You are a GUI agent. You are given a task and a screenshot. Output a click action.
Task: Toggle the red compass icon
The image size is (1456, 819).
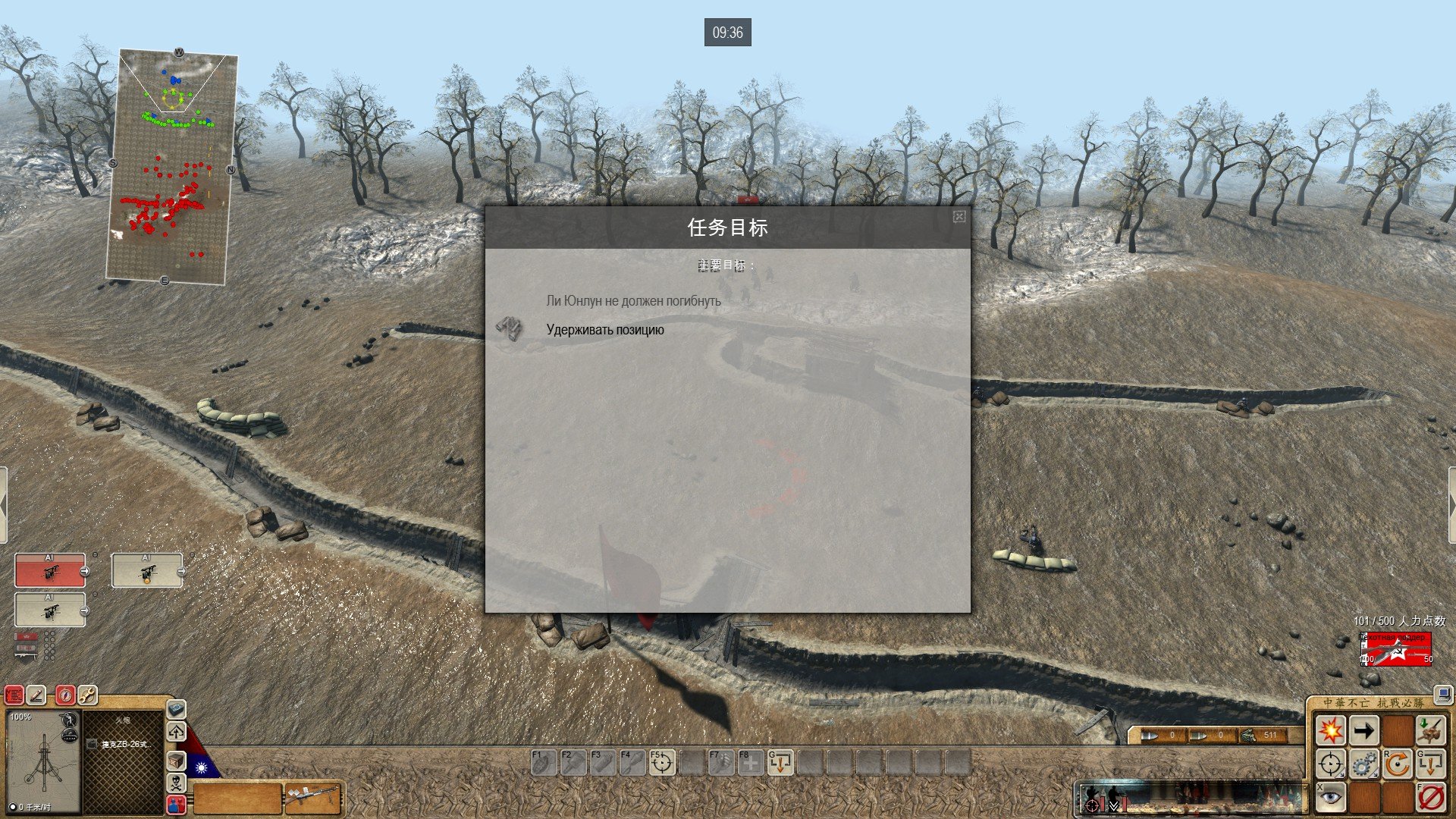(x=66, y=695)
